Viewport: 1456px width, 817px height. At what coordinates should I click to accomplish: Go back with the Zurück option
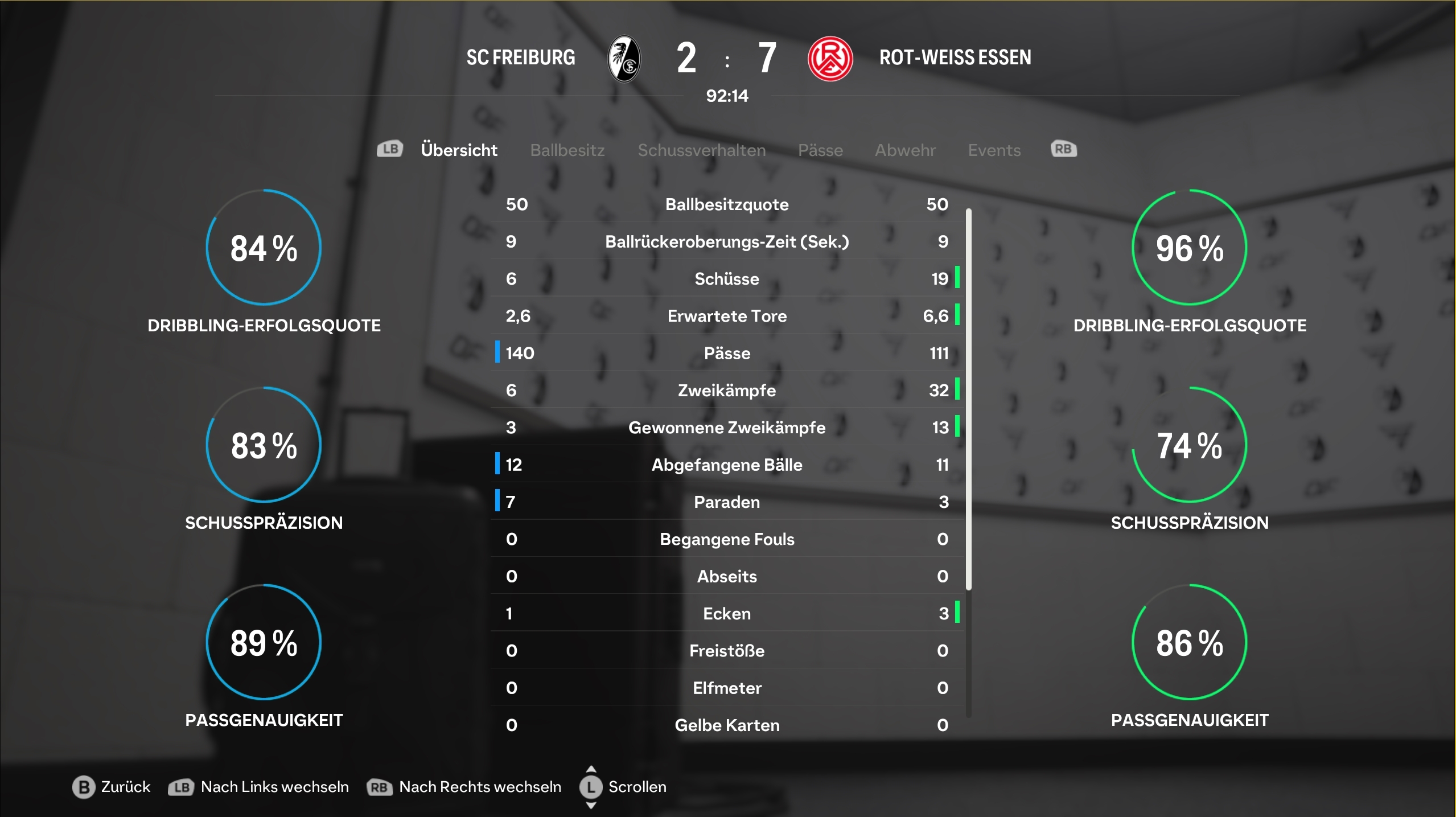112,787
